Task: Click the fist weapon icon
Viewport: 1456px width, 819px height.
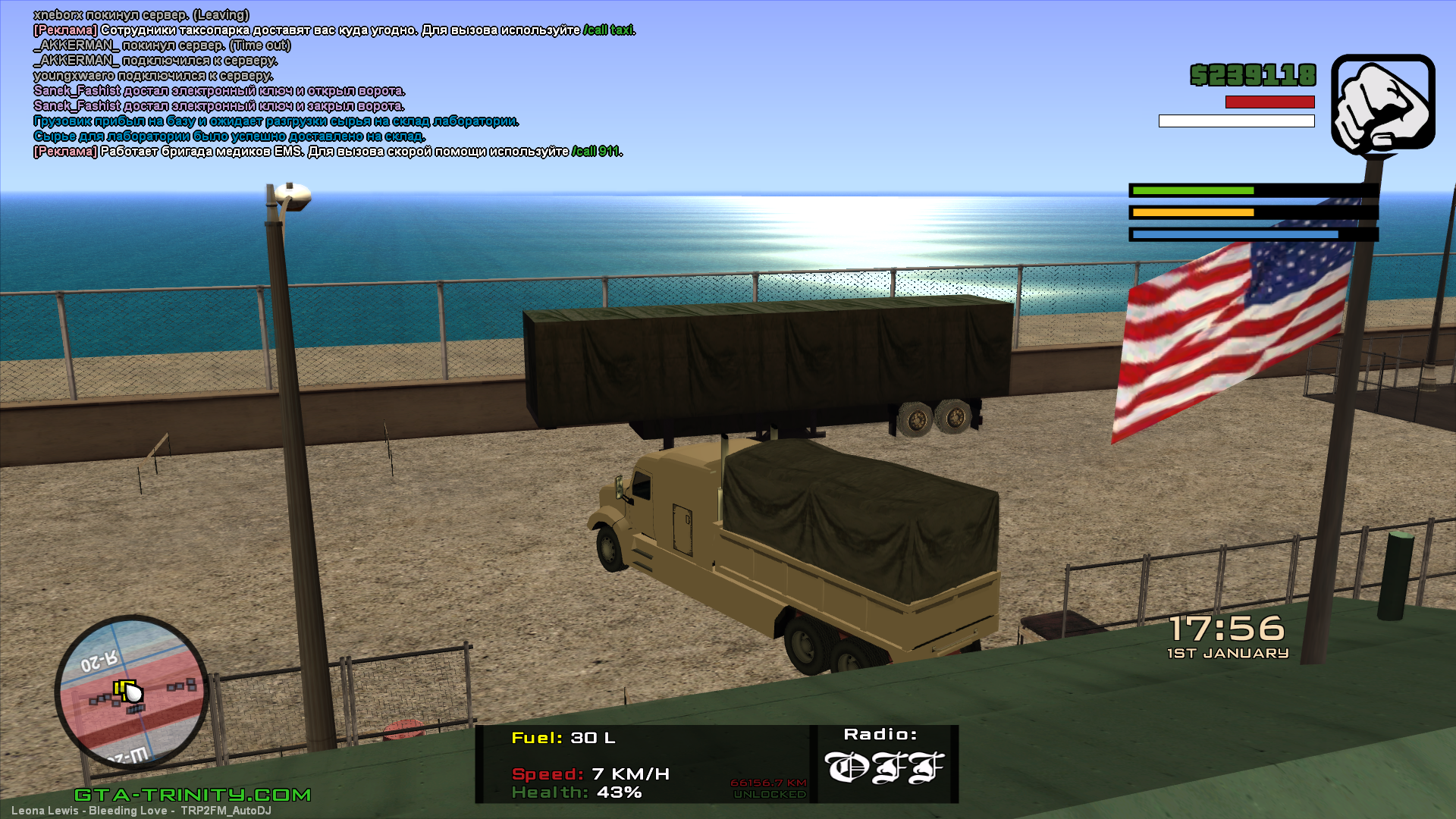Action: click(x=1382, y=103)
